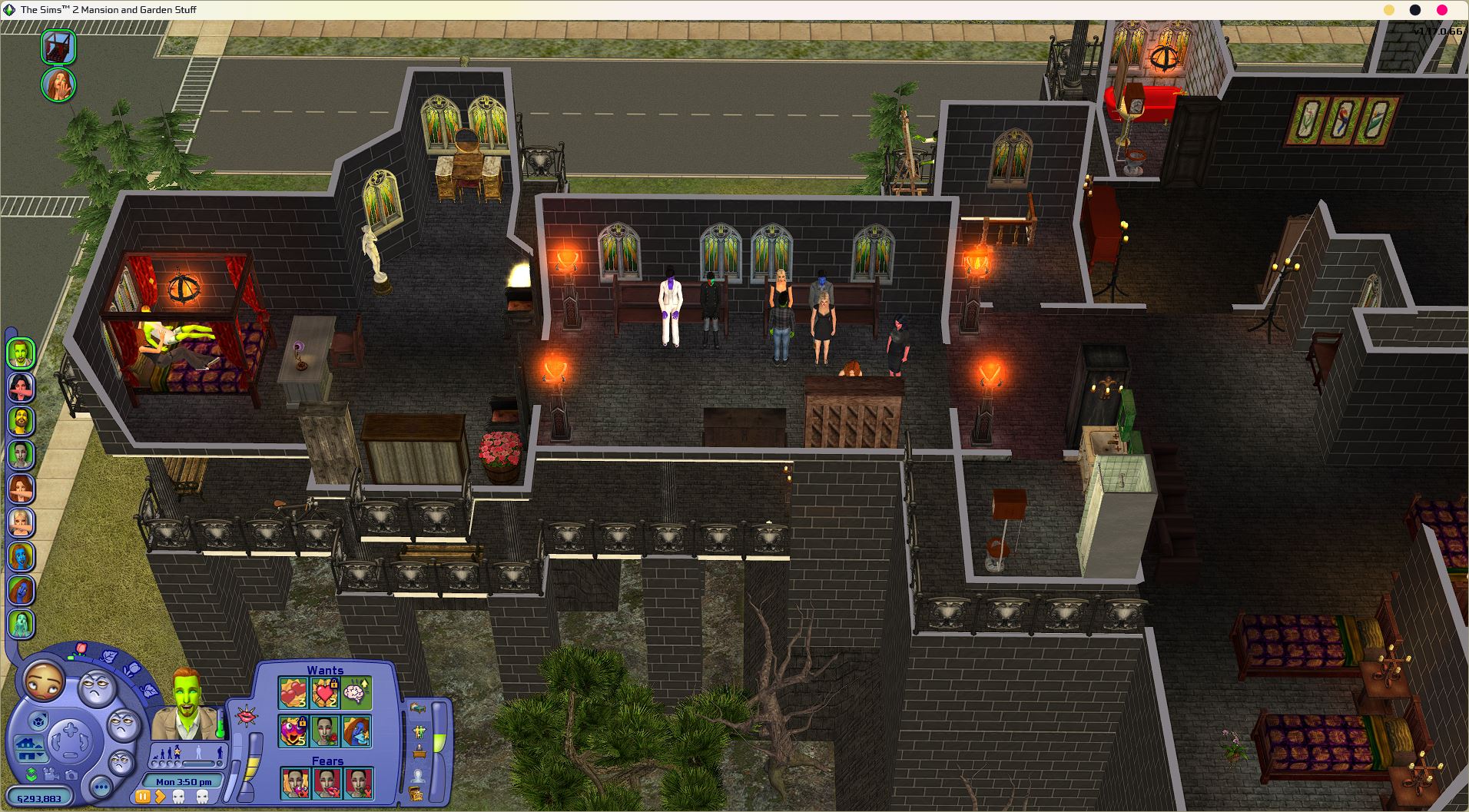The width and height of the screenshot is (1469, 812).
Task: Open the Motives panel bed icon
Action: [x=419, y=708]
